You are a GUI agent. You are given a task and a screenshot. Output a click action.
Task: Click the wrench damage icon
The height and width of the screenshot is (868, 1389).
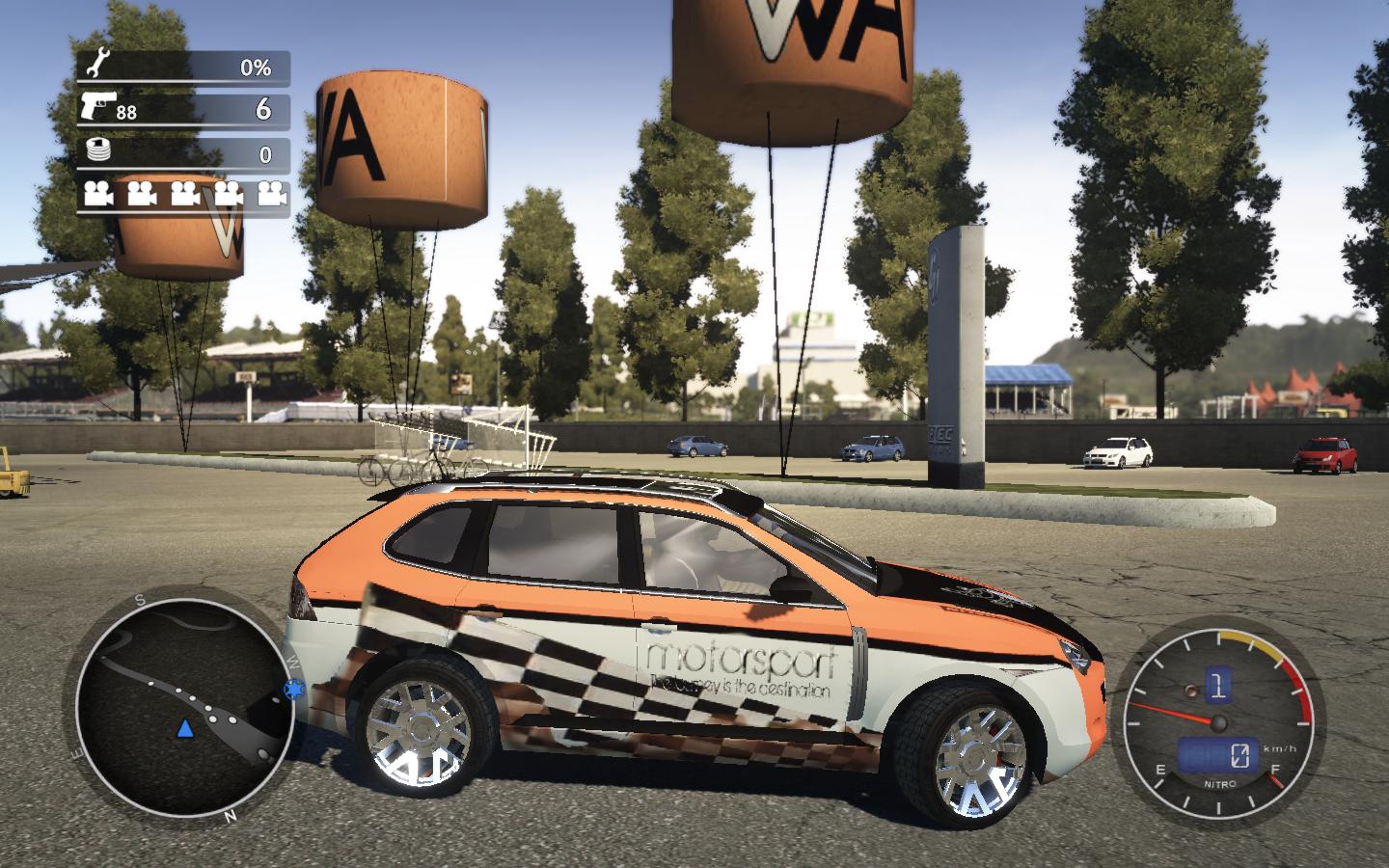click(x=95, y=67)
